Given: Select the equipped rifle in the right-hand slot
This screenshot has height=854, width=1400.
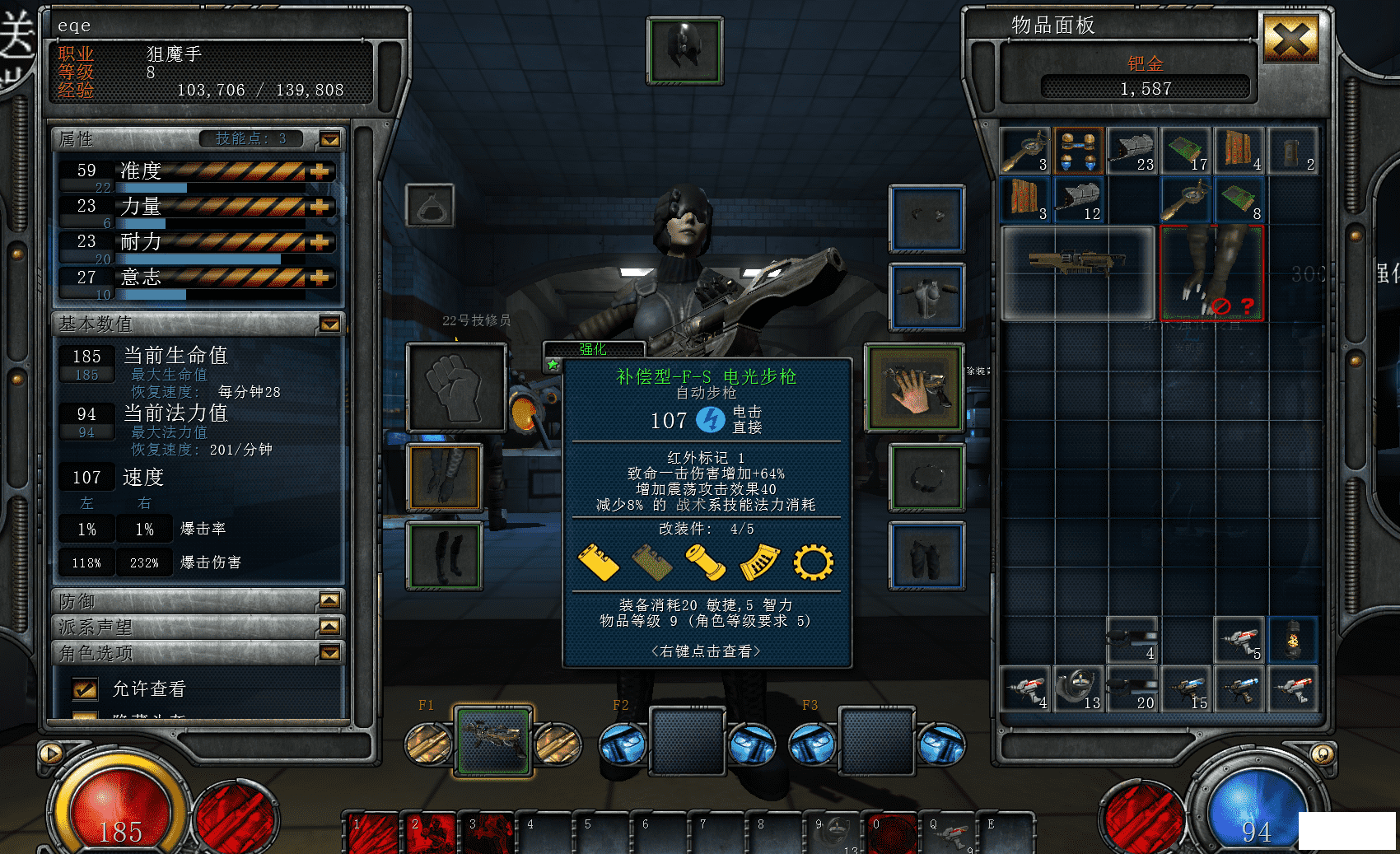Looking at the screenshot, I should pos(914,388).
